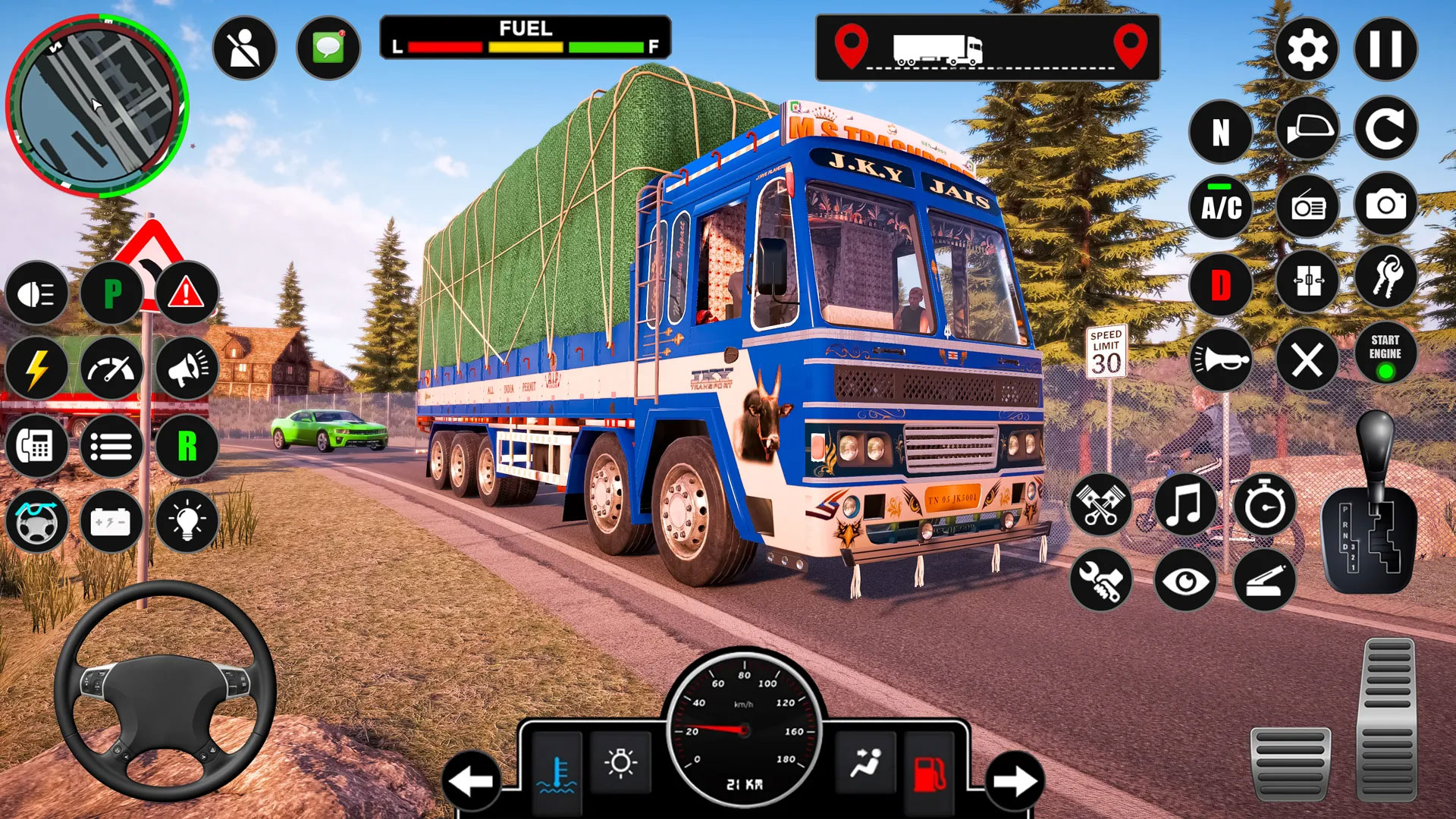Open the settings gear
Image resolution: width=1456 pixels, height=819 pixels.
1308,48
